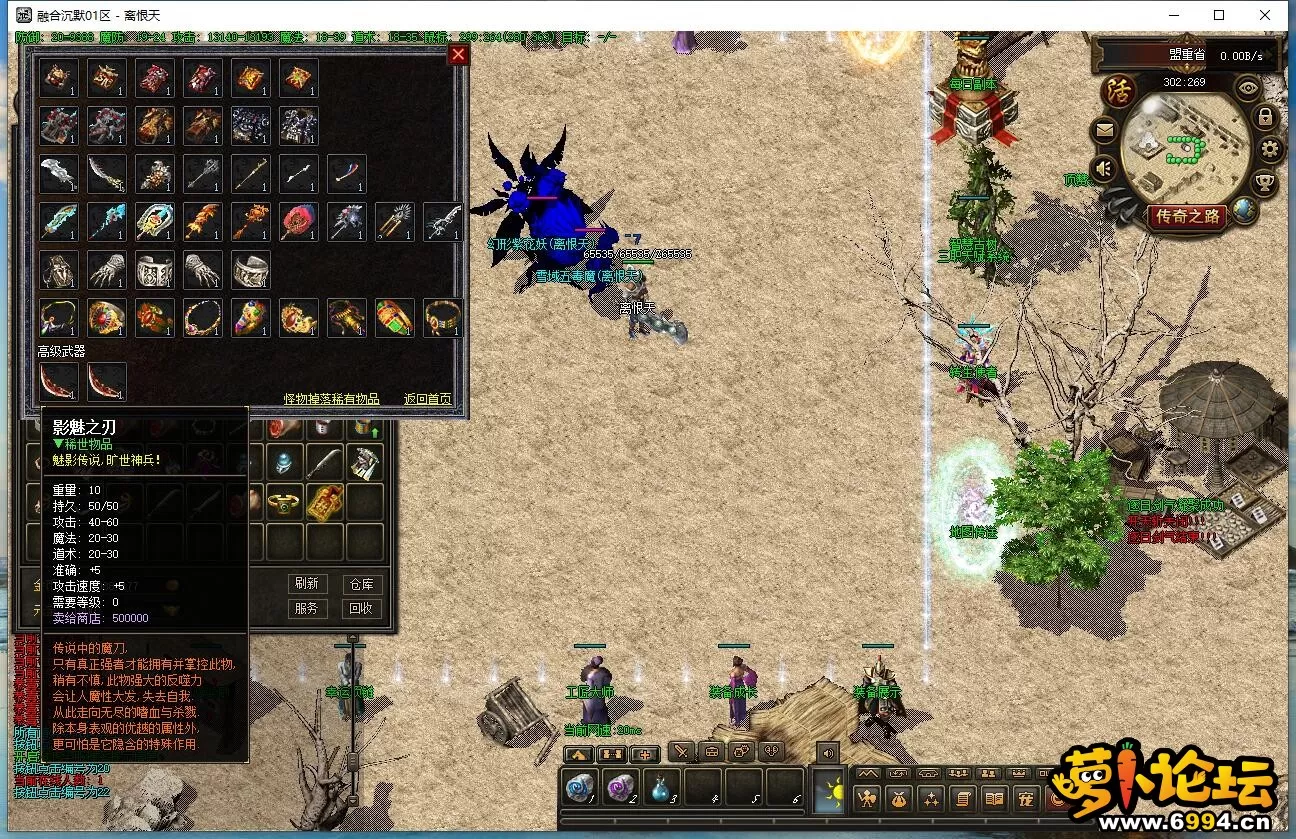Click the padlock icon near minimap
Screen dimensions: 1296x839
[1265, 118]
